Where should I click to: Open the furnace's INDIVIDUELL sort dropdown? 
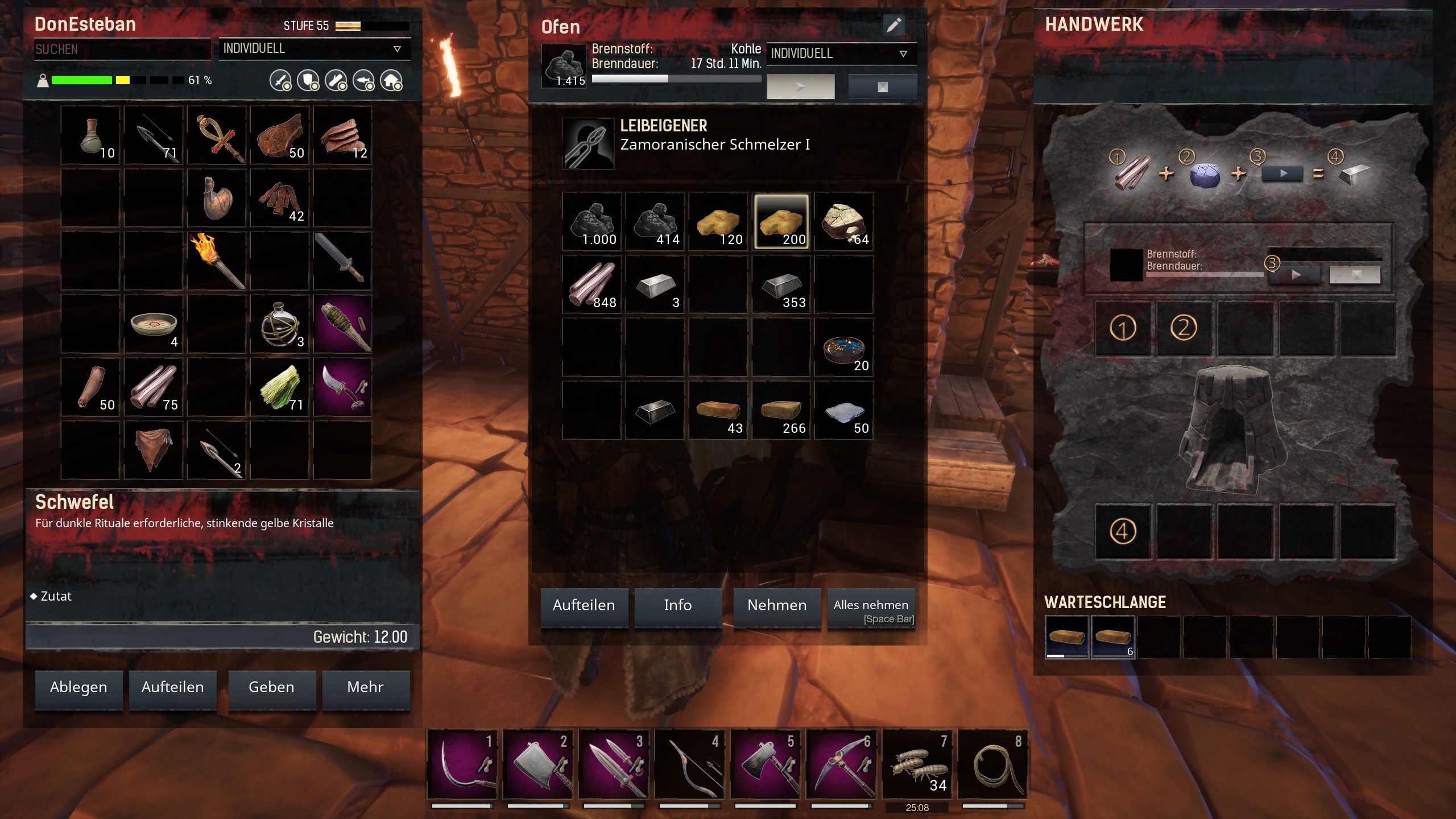(x=841, y=54)
